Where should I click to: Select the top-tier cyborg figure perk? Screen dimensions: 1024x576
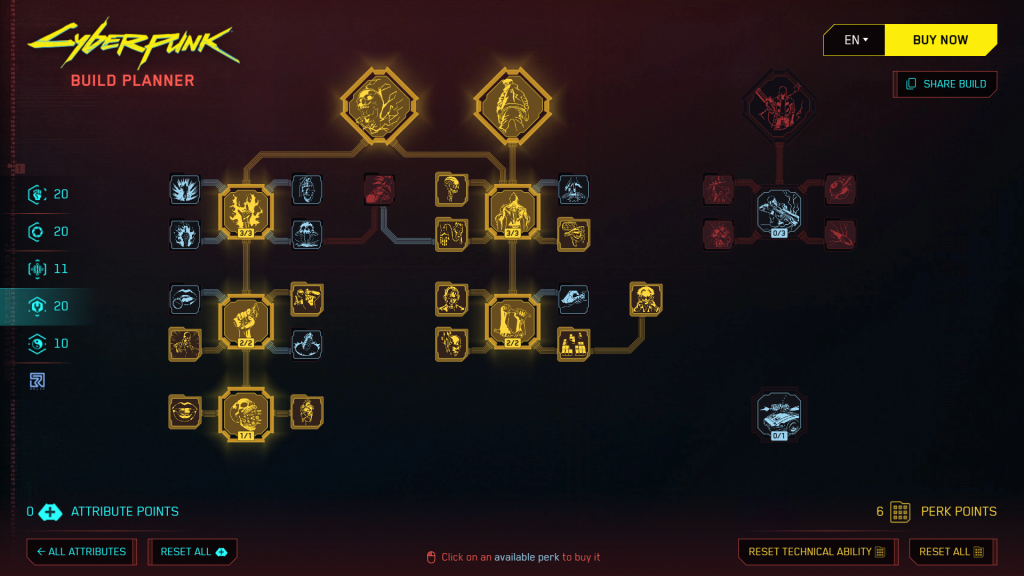point(512,103)
